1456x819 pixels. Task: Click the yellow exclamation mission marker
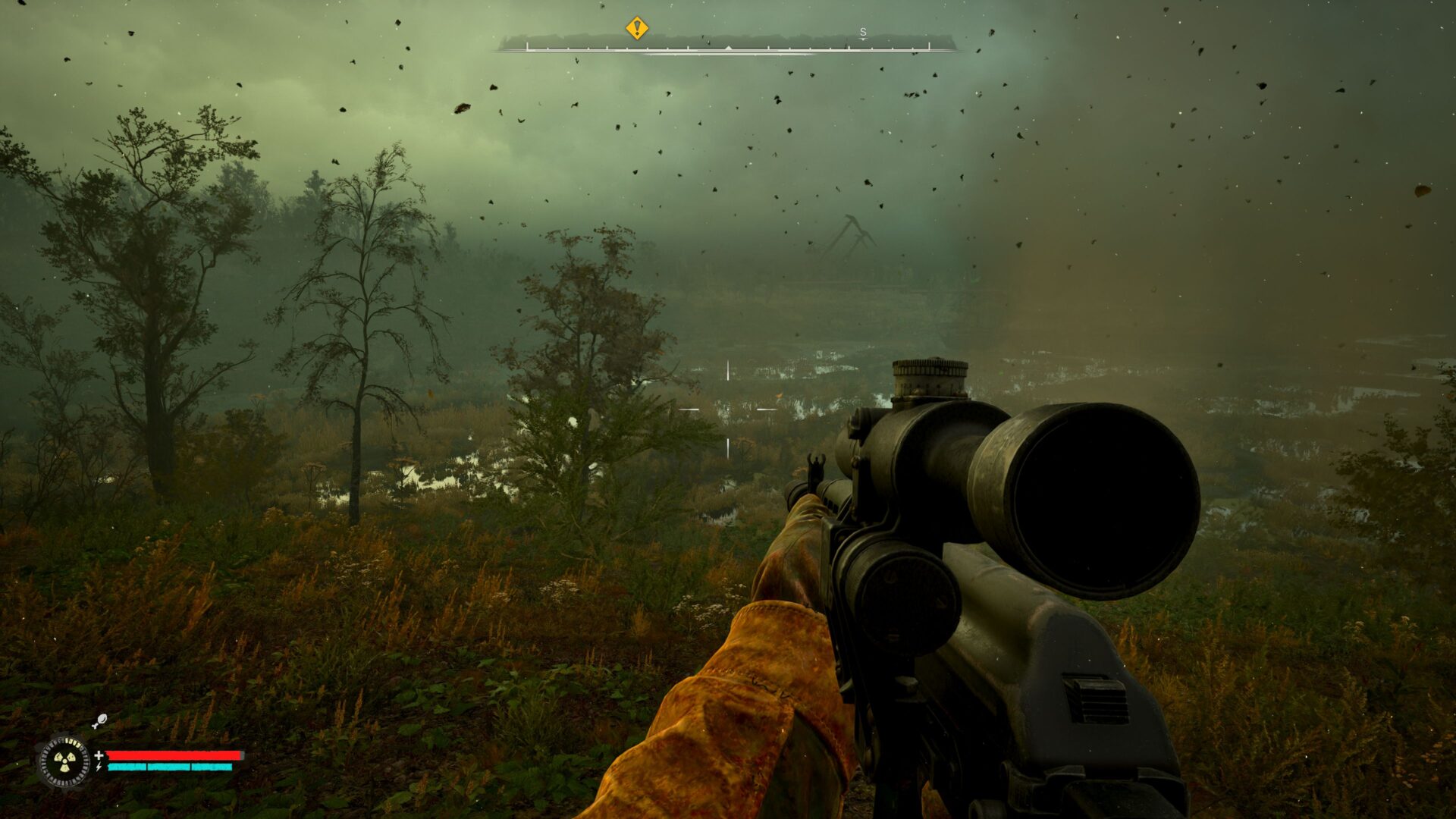point(636,29)
